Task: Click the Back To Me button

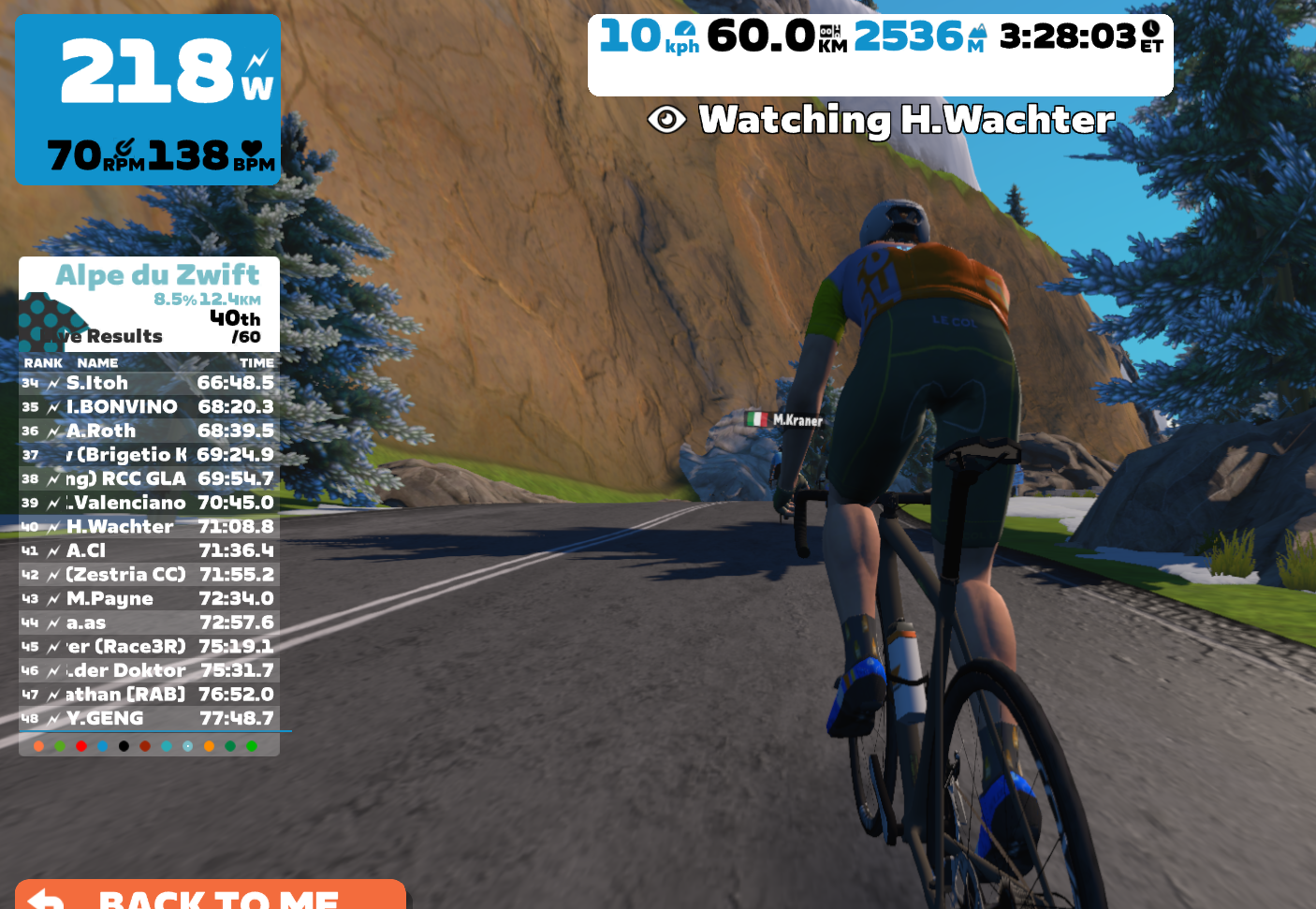Action: [x=211, y=896]
